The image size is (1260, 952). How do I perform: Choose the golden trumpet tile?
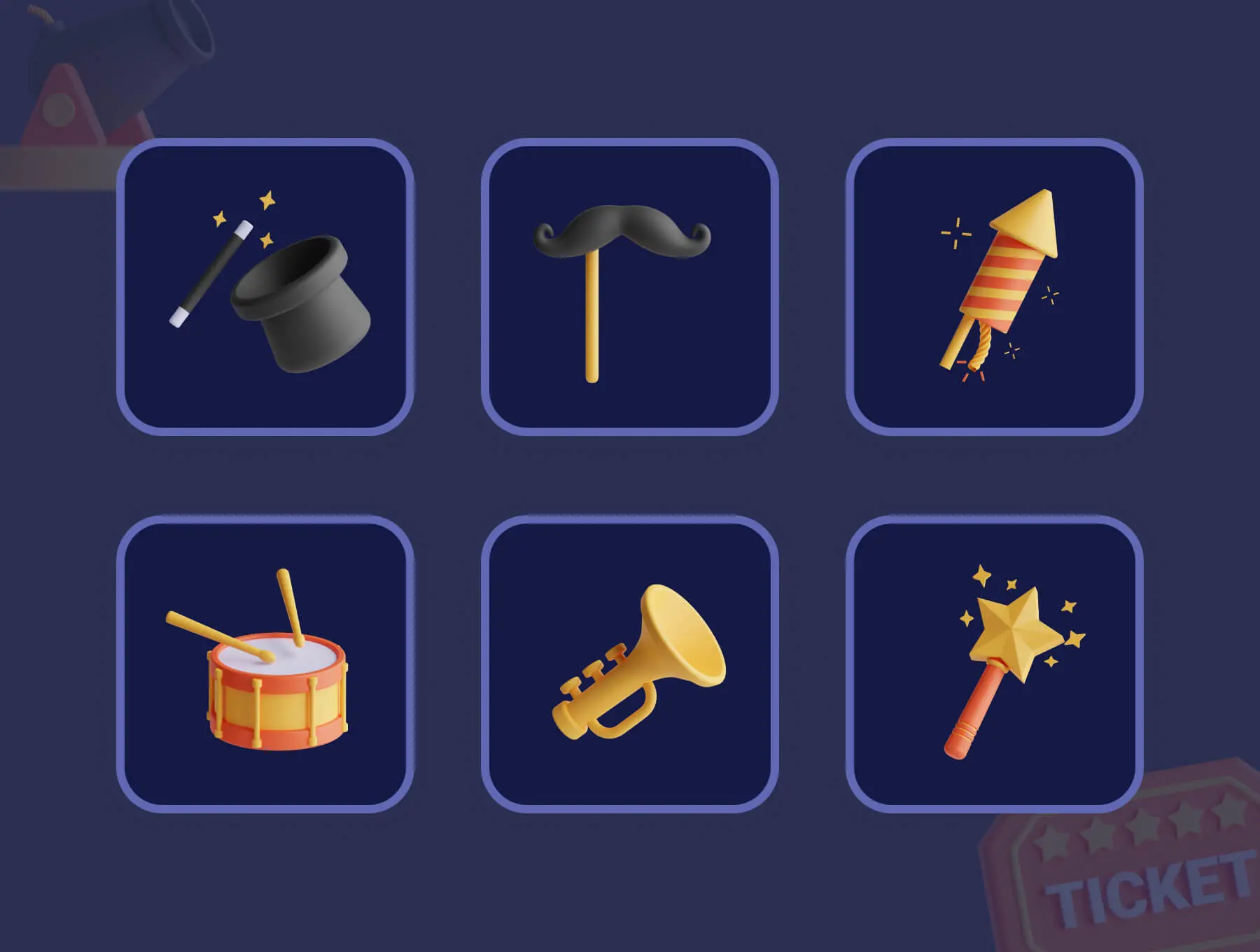click(x=629, y=664)
